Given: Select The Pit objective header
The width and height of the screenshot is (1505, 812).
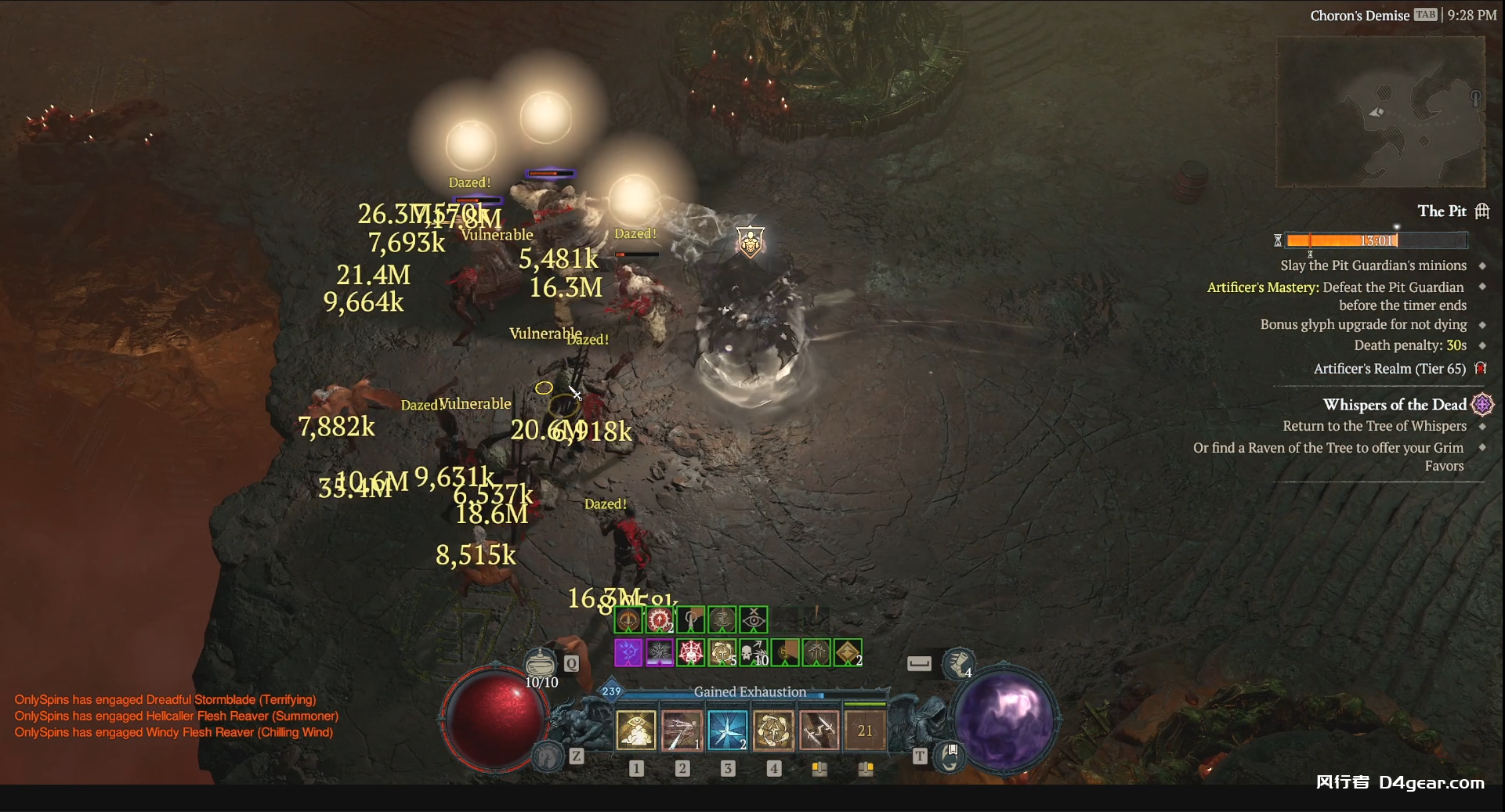Looking at the screenshot, I should click(1442, 211).
